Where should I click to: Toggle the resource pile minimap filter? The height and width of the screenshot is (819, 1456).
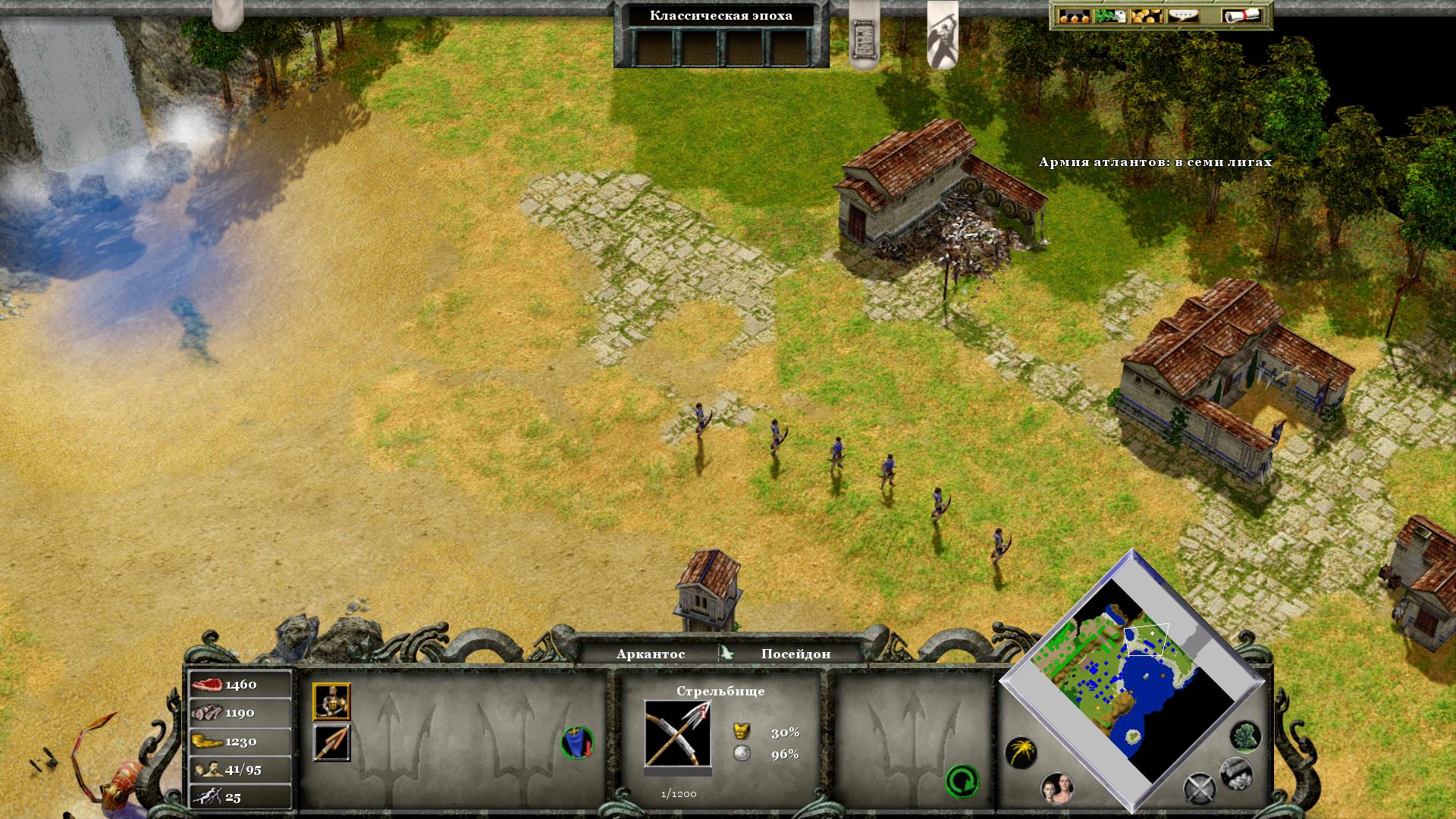point(1235,773)
